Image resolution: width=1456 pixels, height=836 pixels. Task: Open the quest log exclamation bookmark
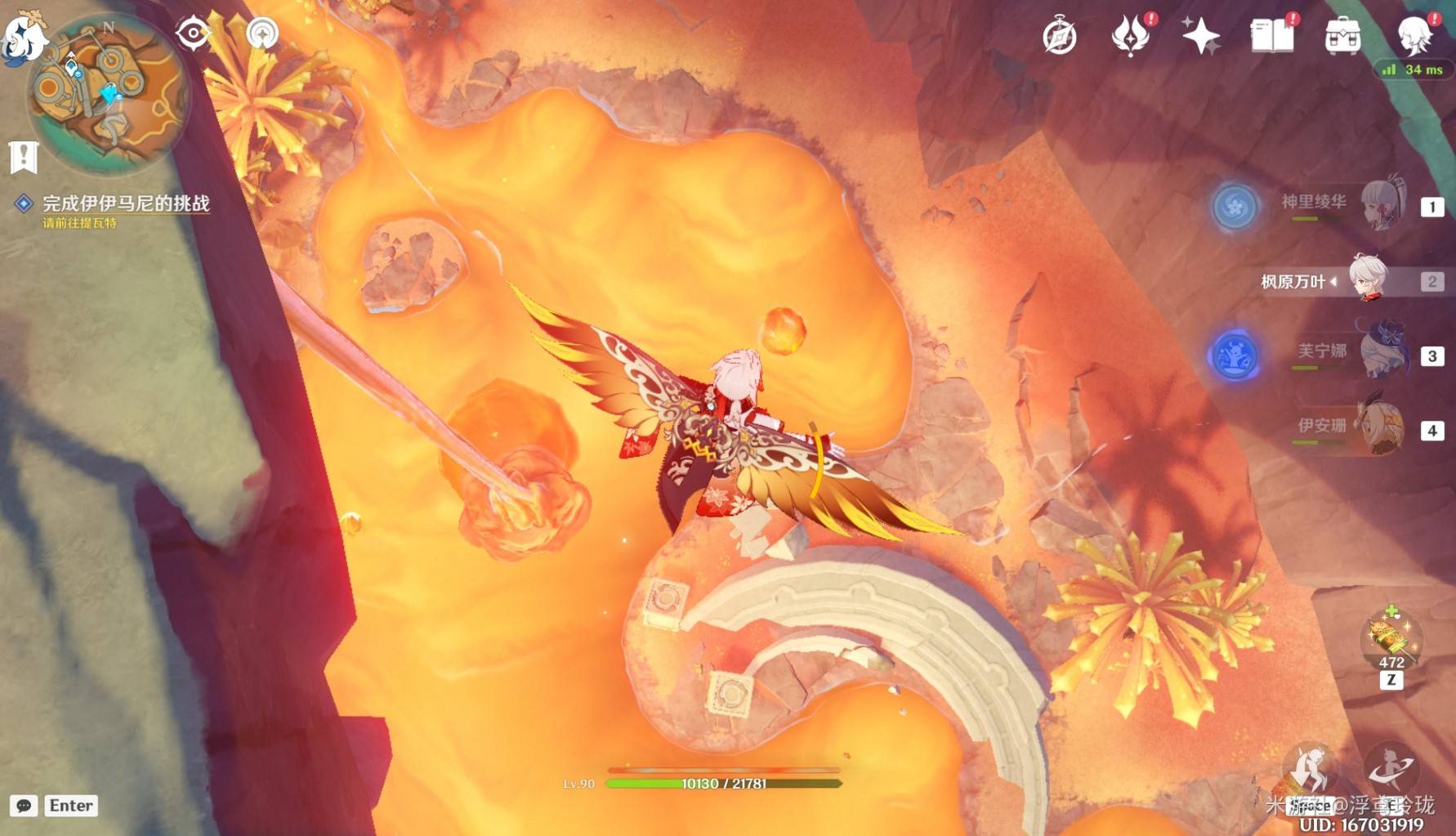pyautogui.click(x=24, y=156)
